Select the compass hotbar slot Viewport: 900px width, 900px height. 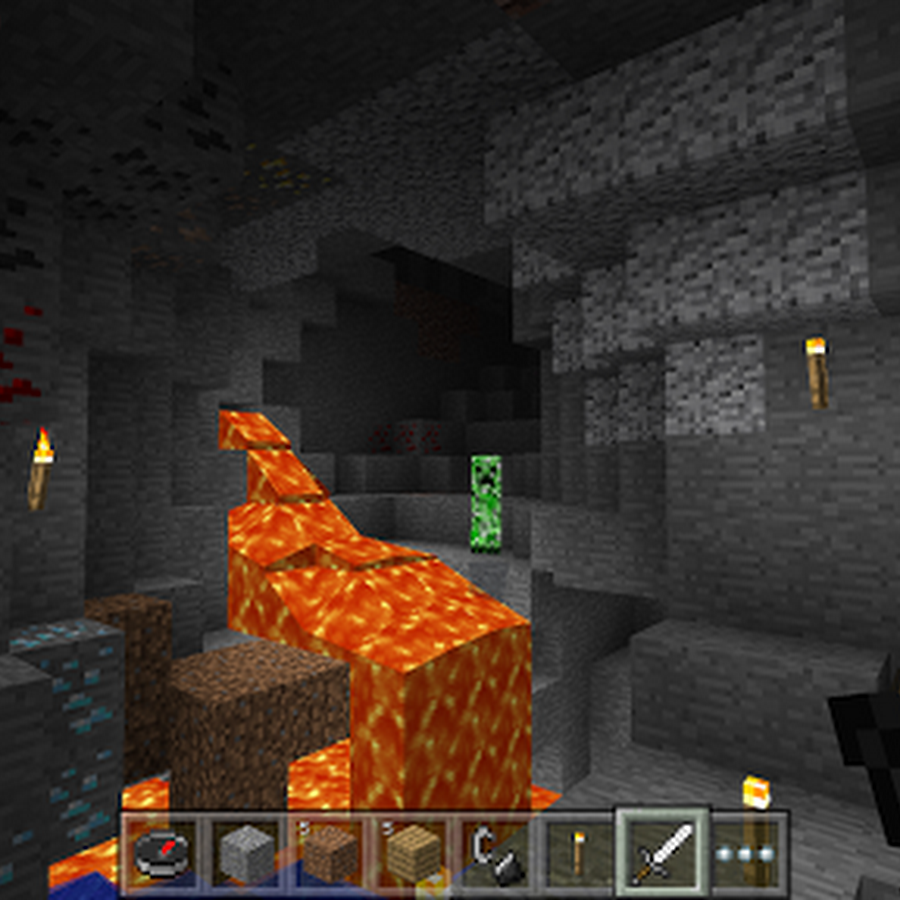pos(162,854)
